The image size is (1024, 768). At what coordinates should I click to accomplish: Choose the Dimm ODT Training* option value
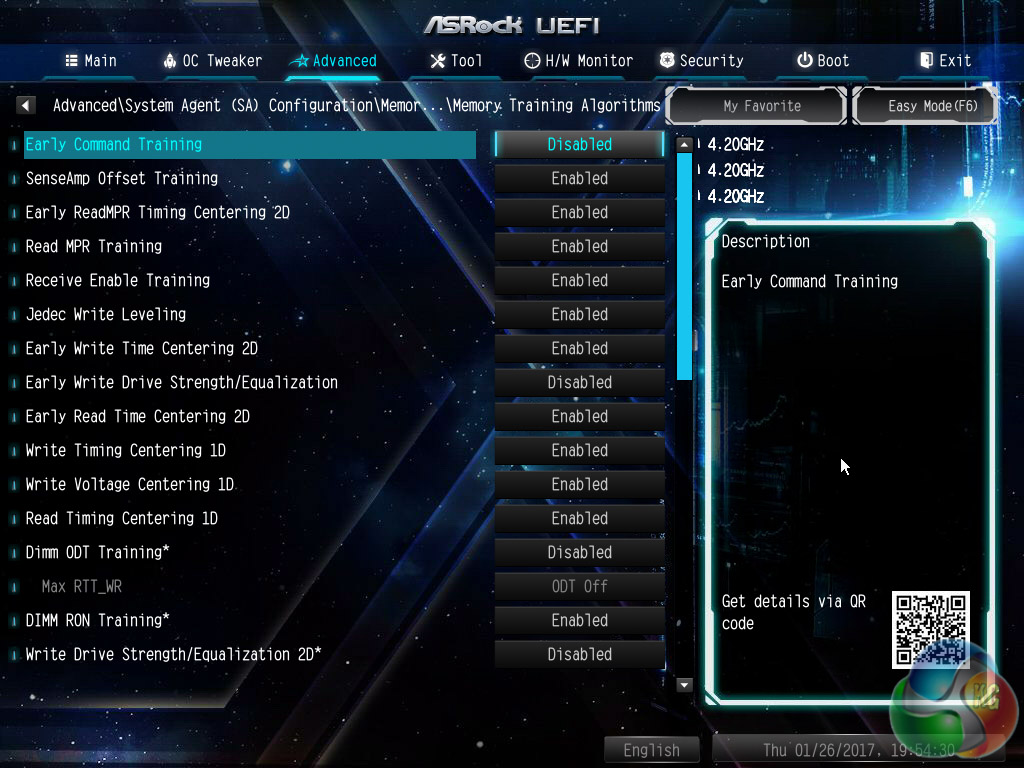point(579,552)
